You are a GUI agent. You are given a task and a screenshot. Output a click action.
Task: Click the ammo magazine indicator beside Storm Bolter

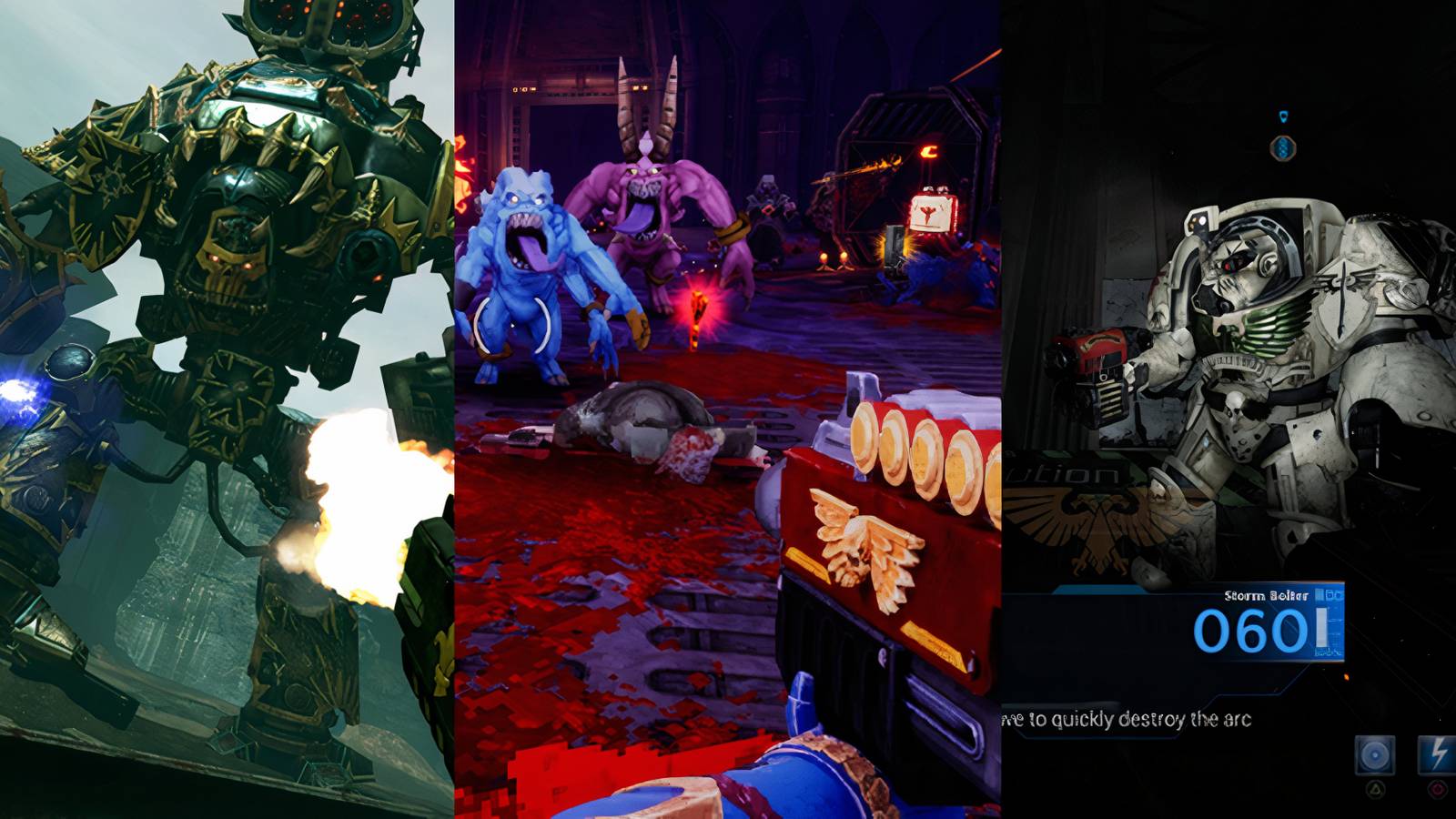(x=1330, y=594)
